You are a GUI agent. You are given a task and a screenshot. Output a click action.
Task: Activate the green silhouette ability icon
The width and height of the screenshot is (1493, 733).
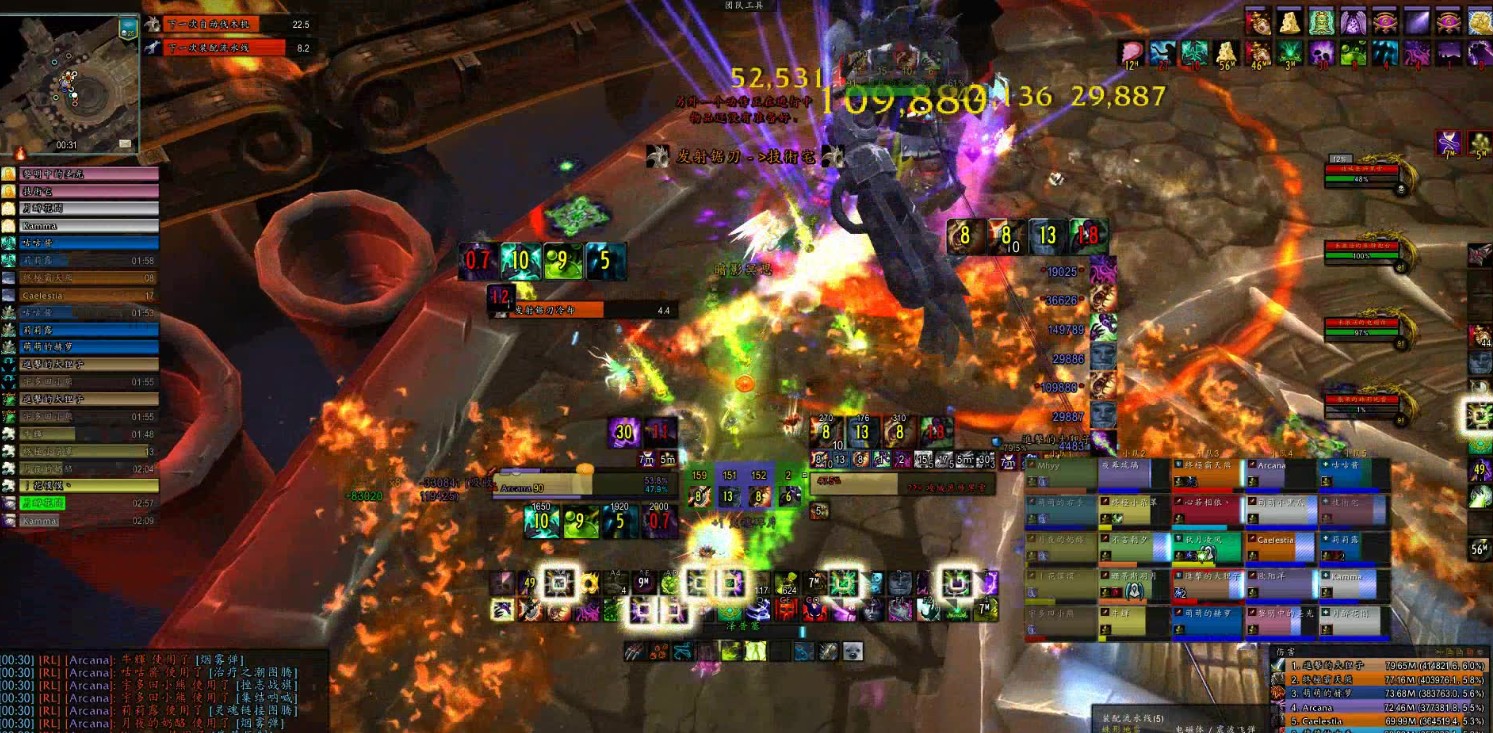pos(757,652)
